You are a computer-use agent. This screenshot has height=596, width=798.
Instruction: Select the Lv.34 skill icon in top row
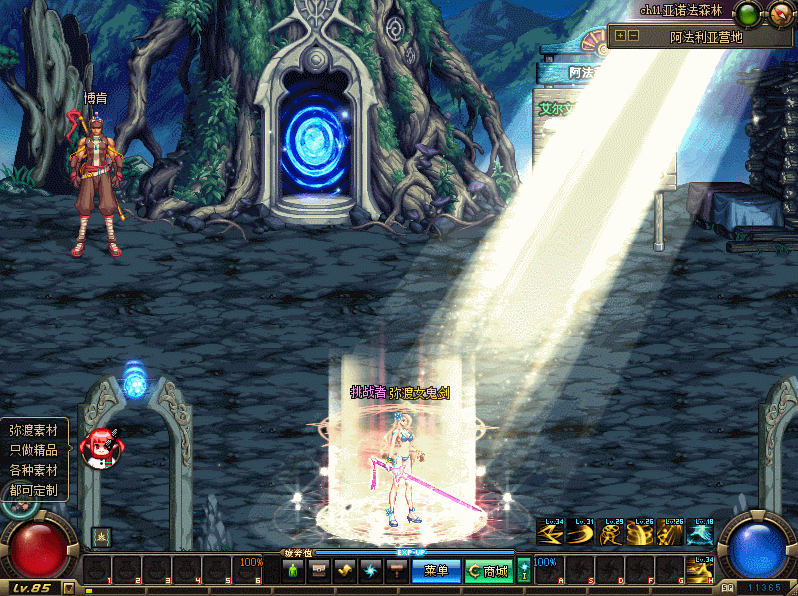point(551,533)
